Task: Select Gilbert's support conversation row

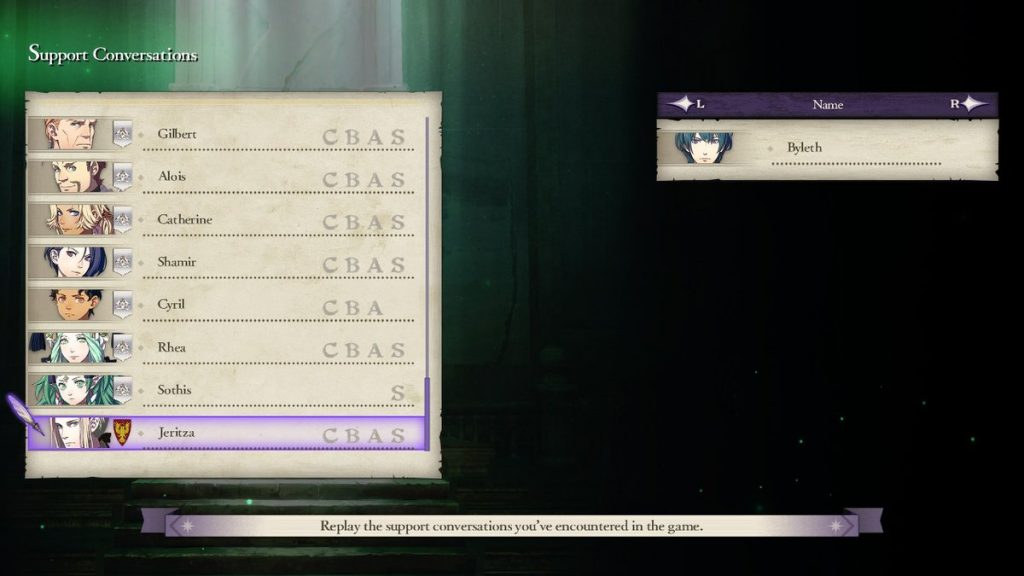Action: coord(230,134)
